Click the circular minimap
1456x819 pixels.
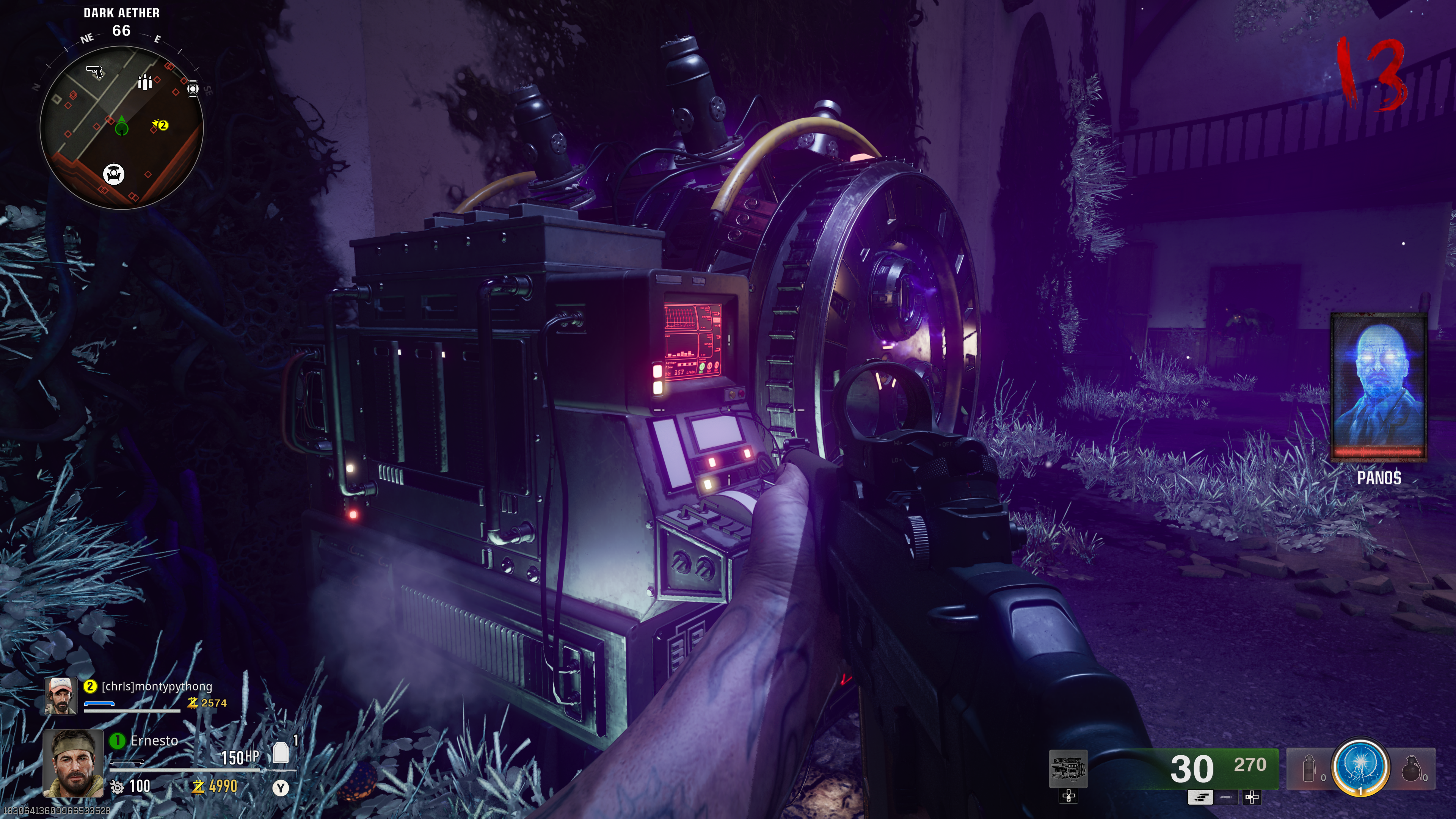tap(121, 128)
